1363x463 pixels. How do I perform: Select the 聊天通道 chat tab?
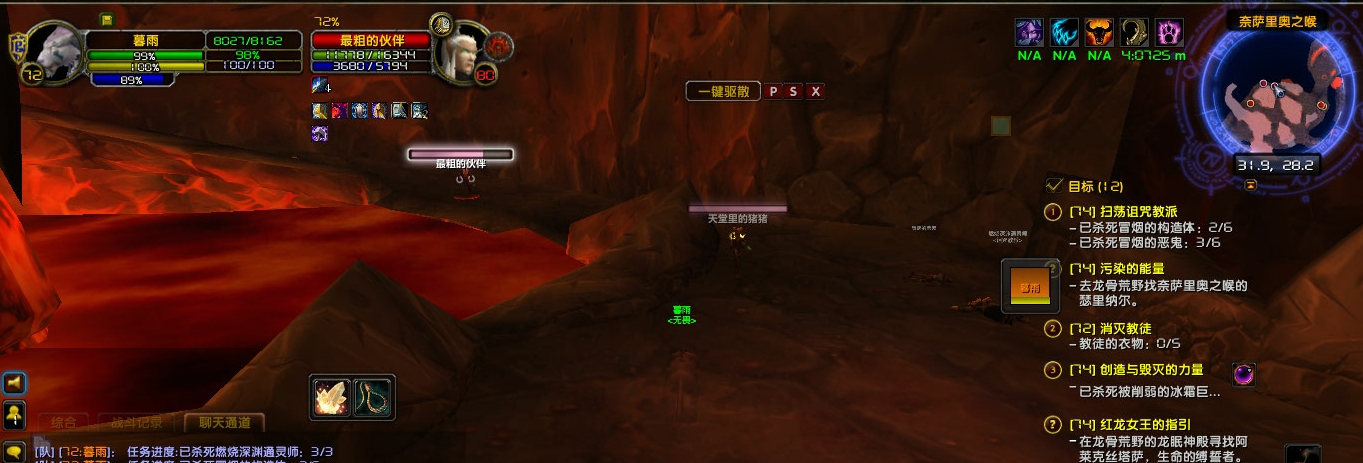pyautogui.click(x=223, y=423)
